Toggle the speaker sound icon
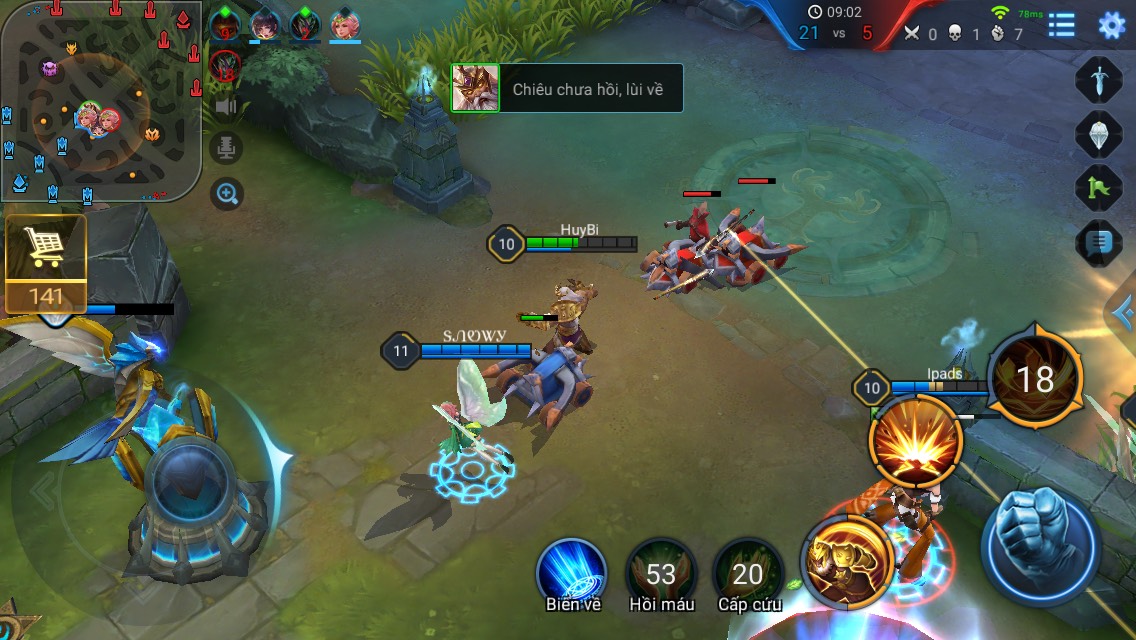Image resolution: width=1136 pixels, height=640 pixels. point(227,106)
